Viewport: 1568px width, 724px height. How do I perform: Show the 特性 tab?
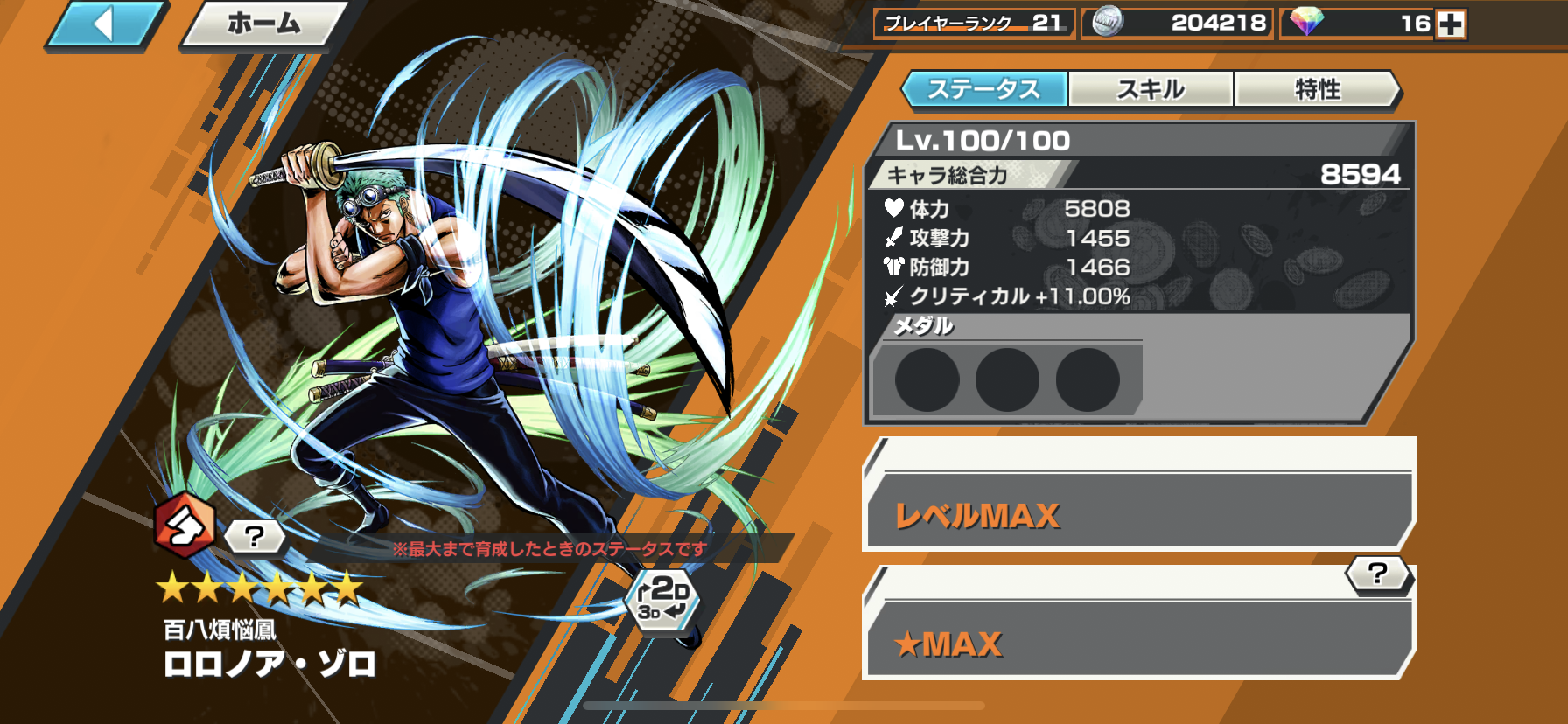click(x=1317, y=89)
